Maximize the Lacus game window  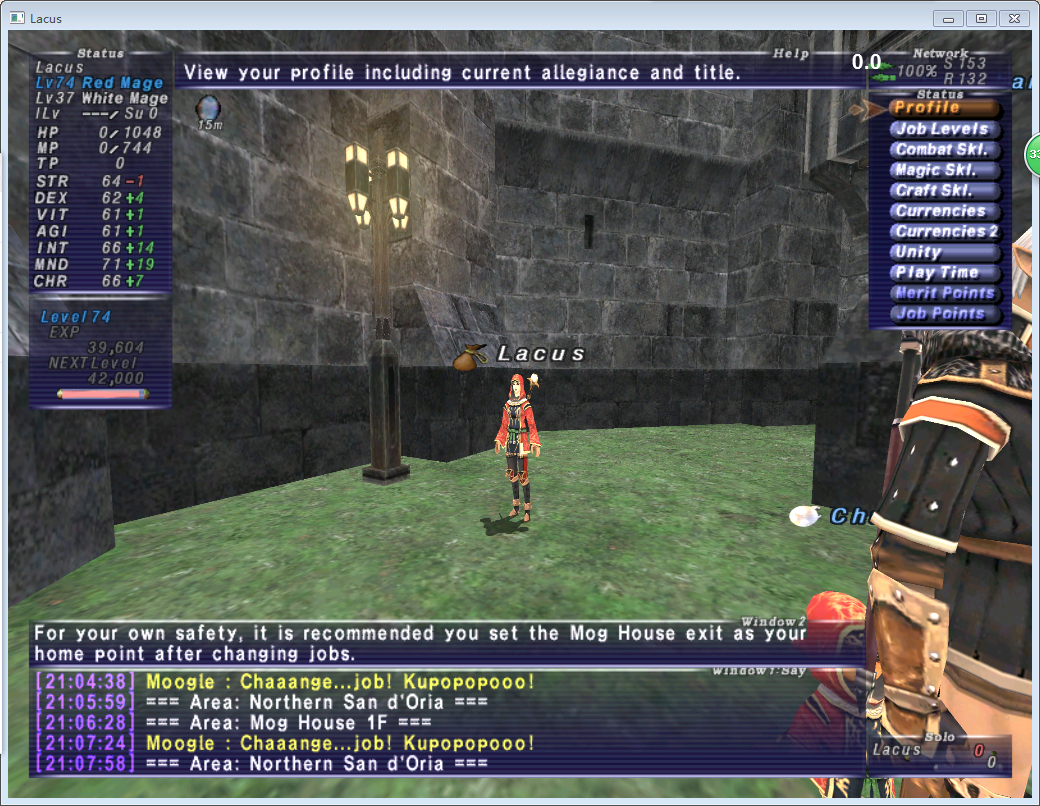click(980, 18)
